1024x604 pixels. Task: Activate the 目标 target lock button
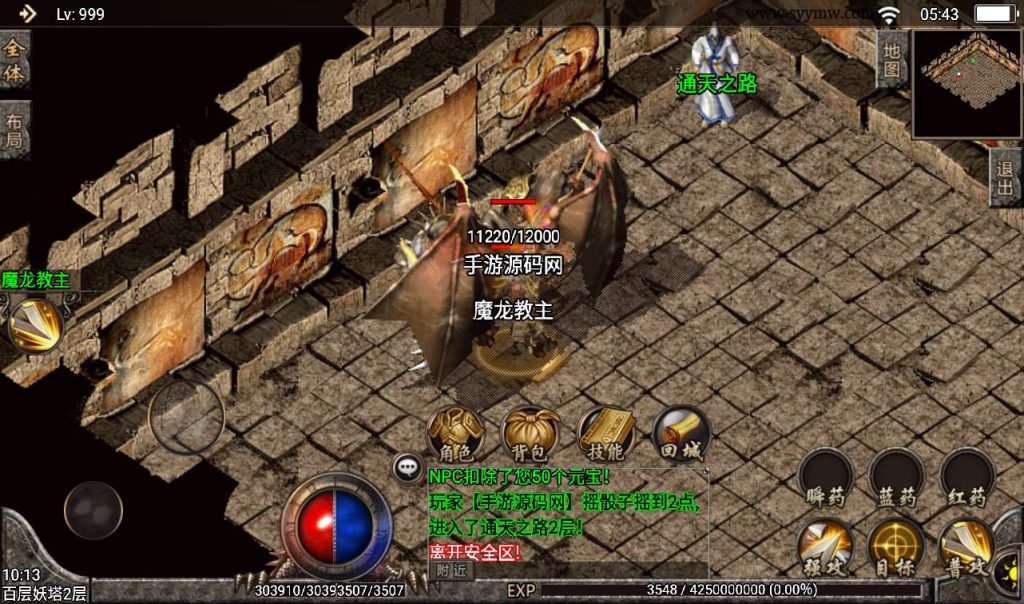(896, 548)
